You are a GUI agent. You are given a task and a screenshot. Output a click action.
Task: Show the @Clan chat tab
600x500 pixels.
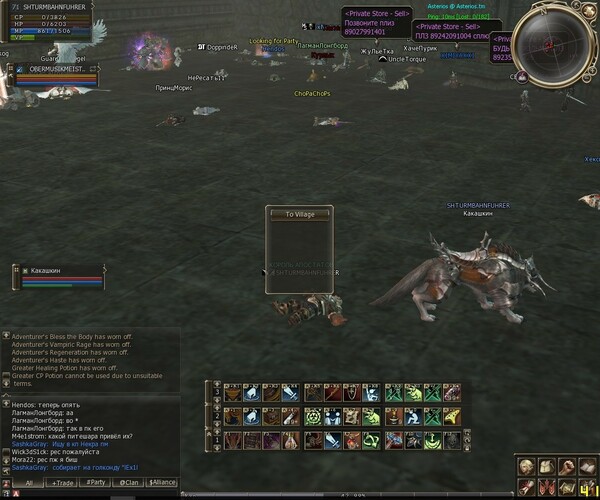128,482
